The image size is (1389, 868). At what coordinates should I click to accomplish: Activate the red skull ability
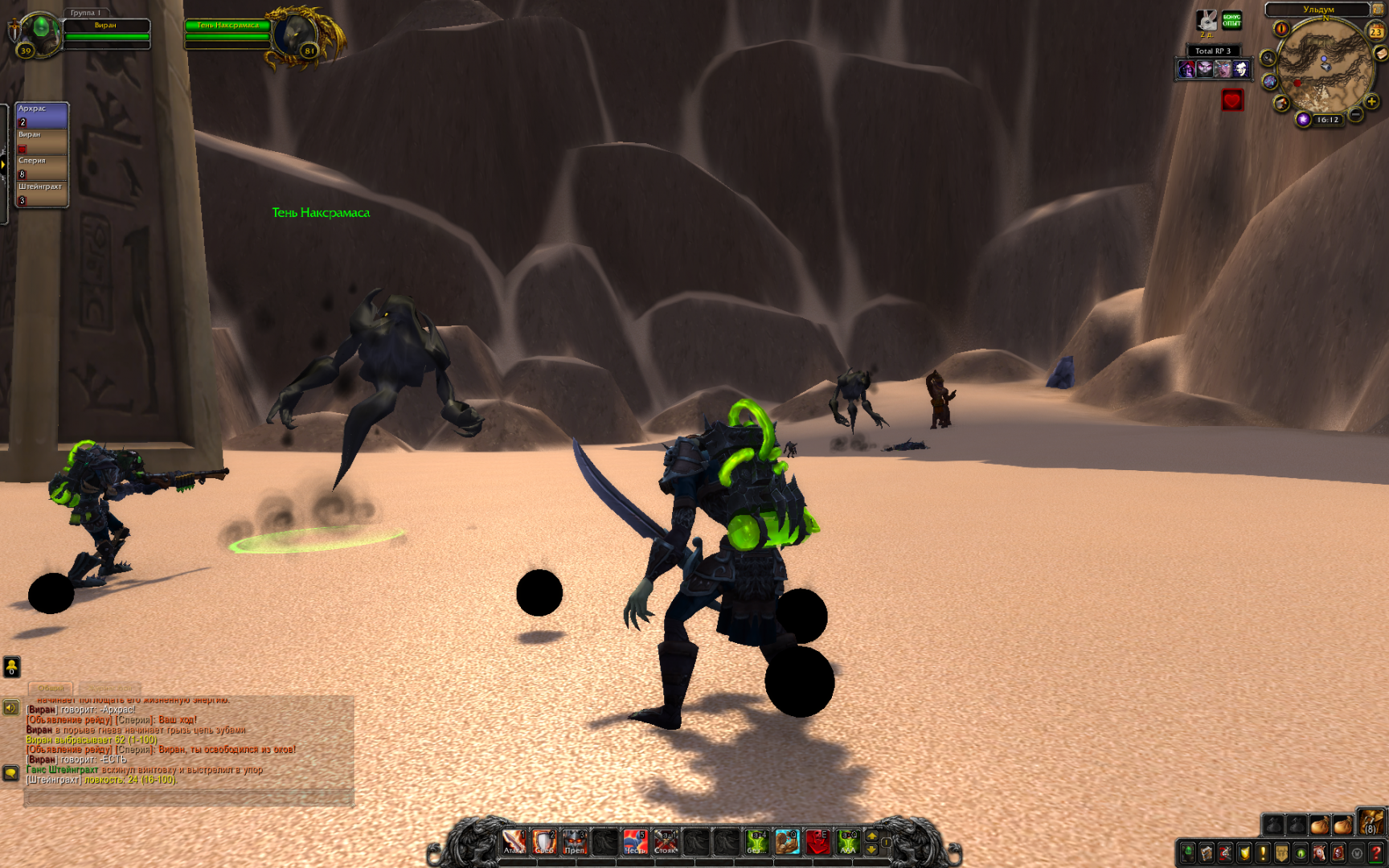coord(817,842)
